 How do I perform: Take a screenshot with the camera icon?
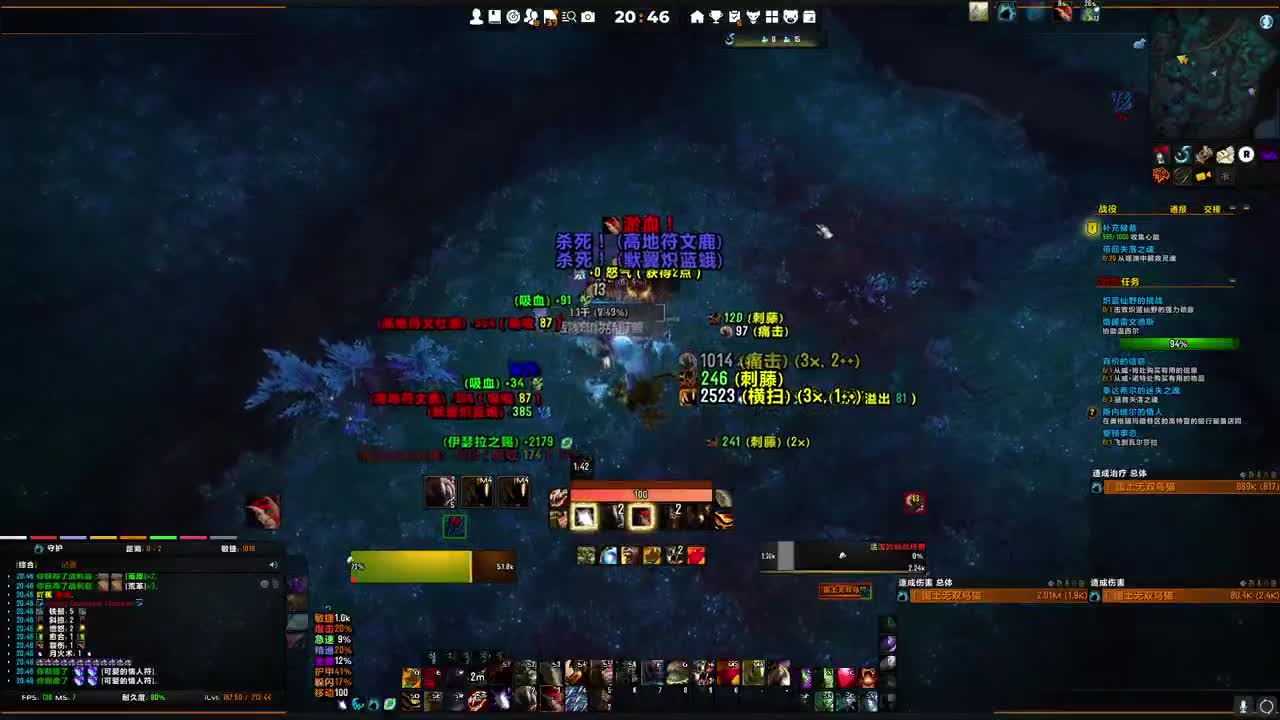point(586,16)
